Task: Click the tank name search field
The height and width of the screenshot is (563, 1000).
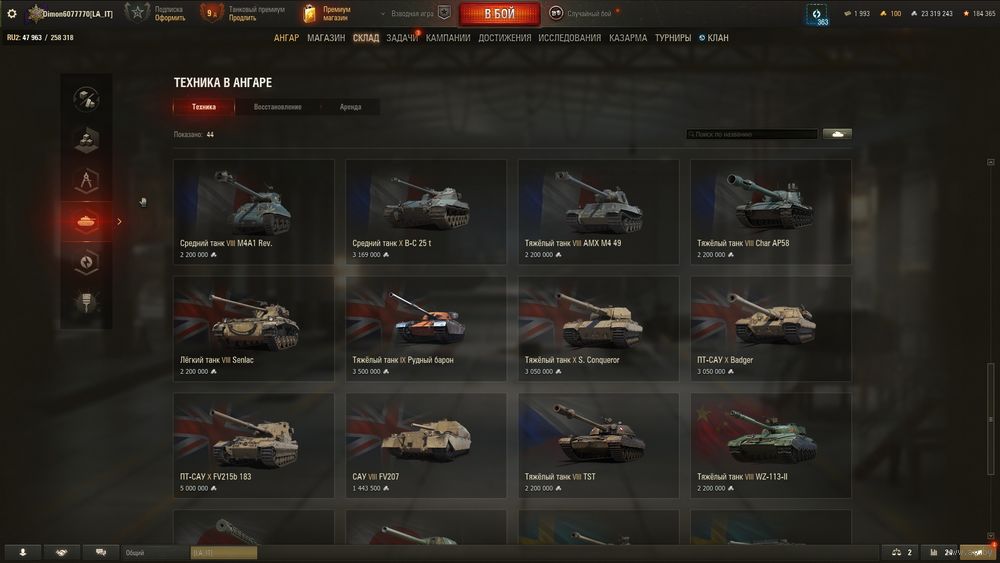Action: (752, 134)
